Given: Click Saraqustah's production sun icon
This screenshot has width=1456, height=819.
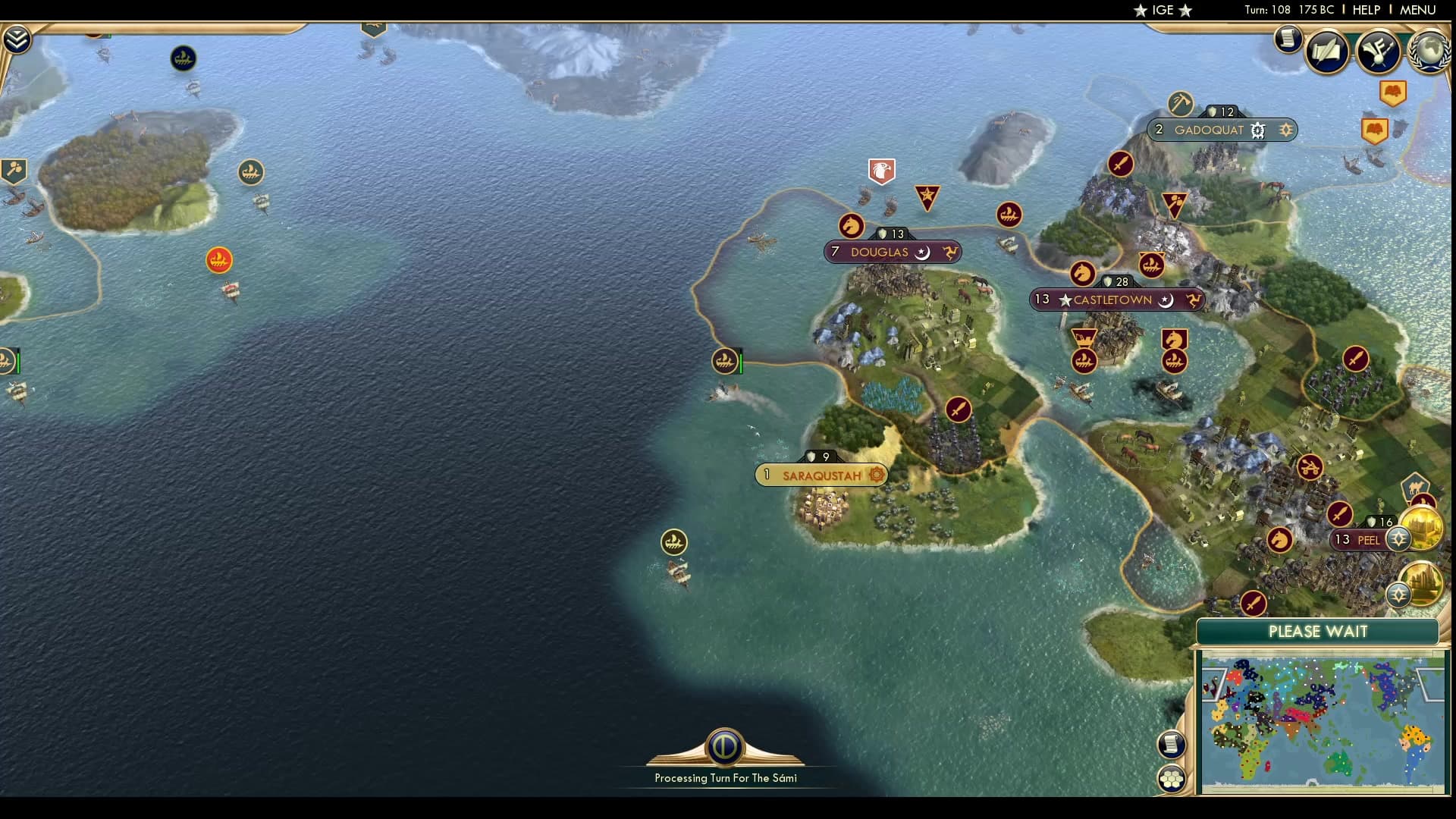Looking at the screenshot, I should coord(876,475).
